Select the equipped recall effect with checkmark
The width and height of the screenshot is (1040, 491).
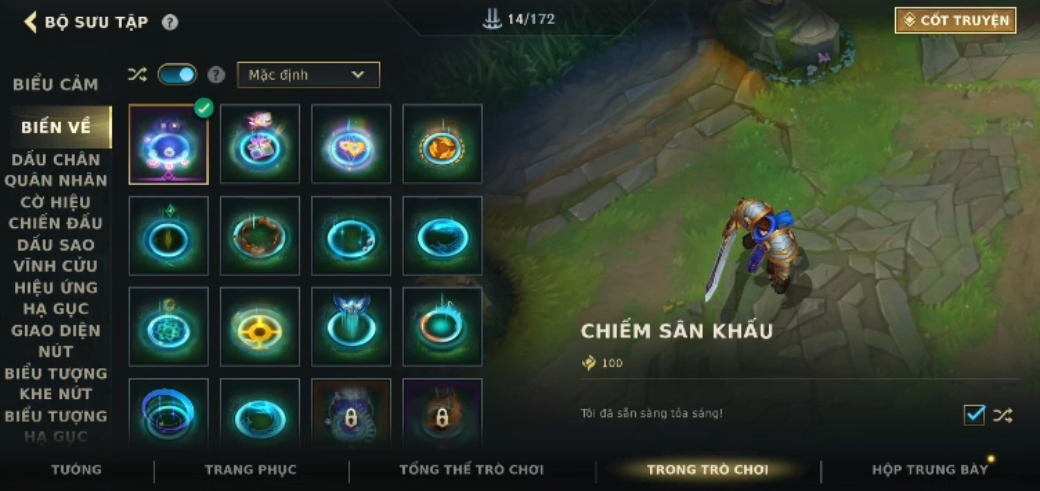(168, 145)
